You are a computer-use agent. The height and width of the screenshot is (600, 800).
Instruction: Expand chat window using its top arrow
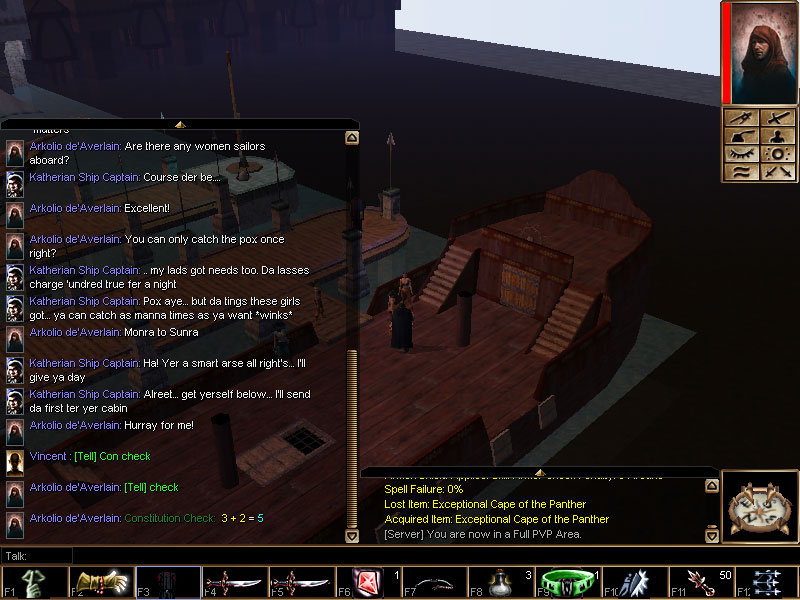180,124
